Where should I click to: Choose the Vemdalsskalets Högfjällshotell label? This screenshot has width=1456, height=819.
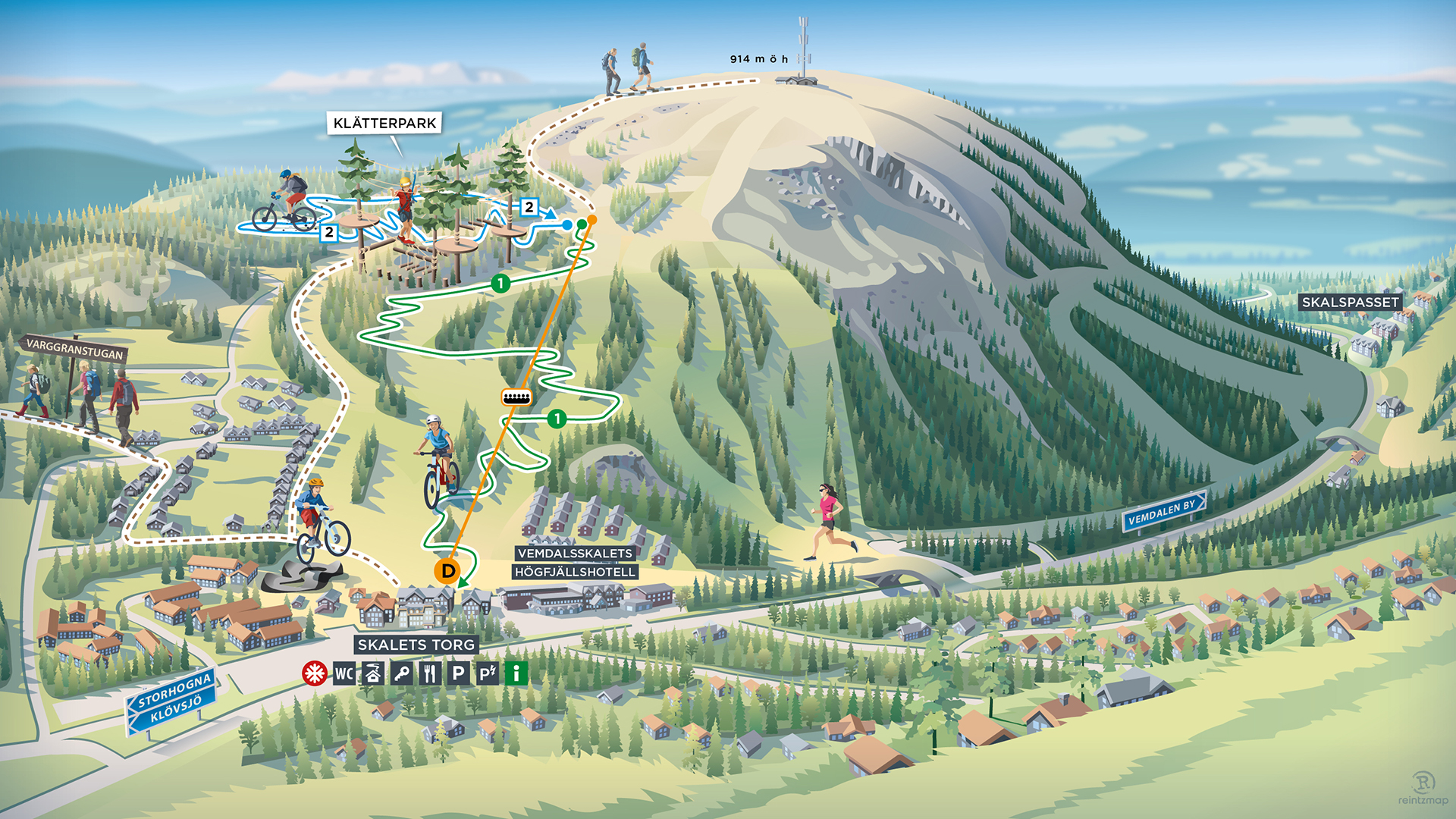click(575, 563)
